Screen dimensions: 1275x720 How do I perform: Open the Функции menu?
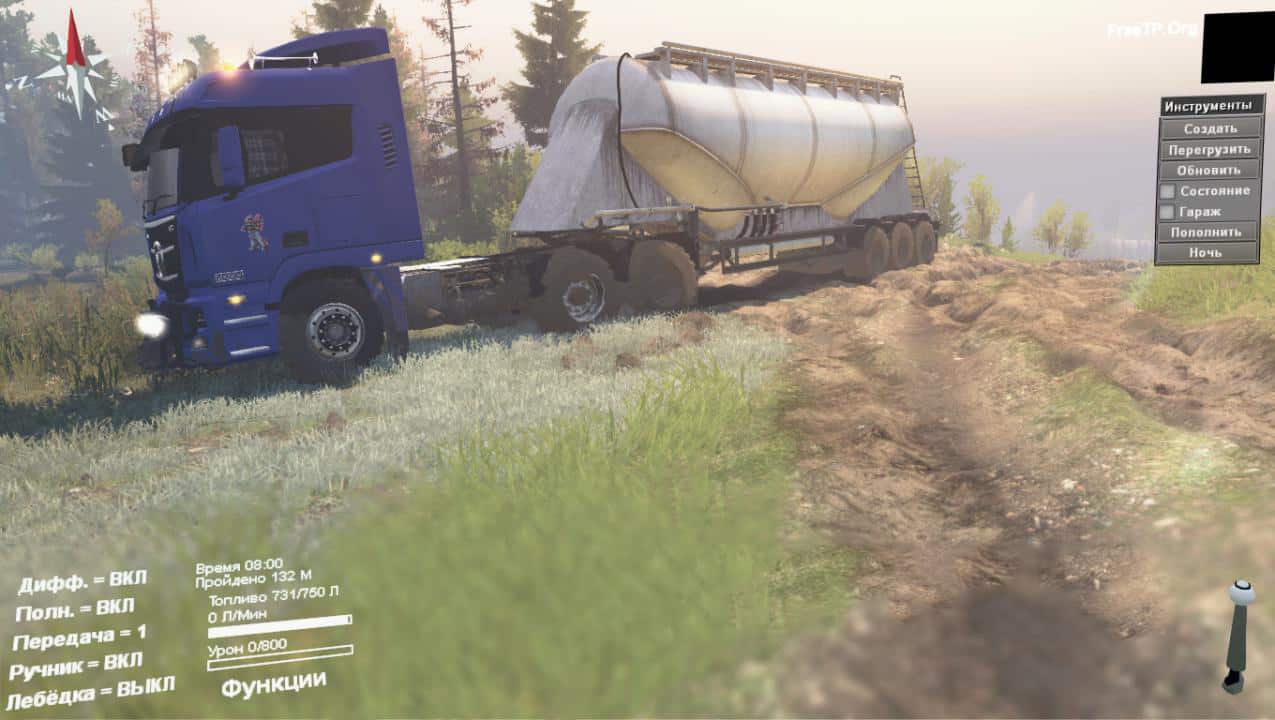point(273,684)
